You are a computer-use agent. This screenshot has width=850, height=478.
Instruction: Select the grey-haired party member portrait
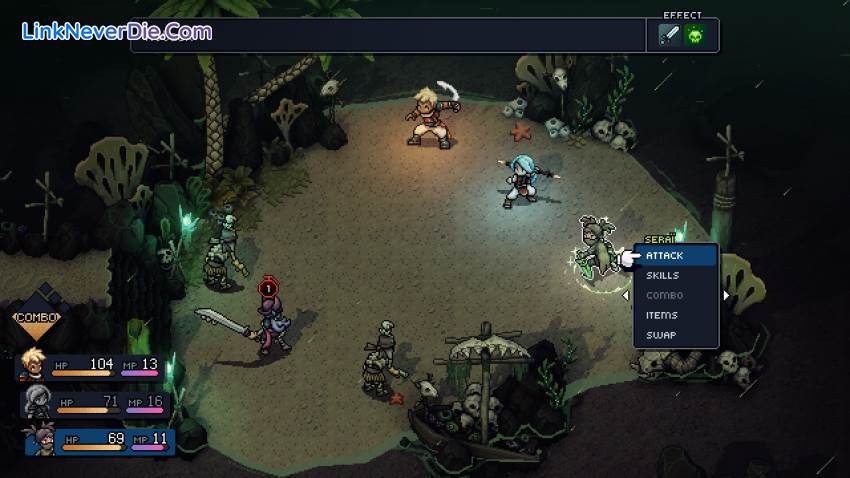(35, 403)
